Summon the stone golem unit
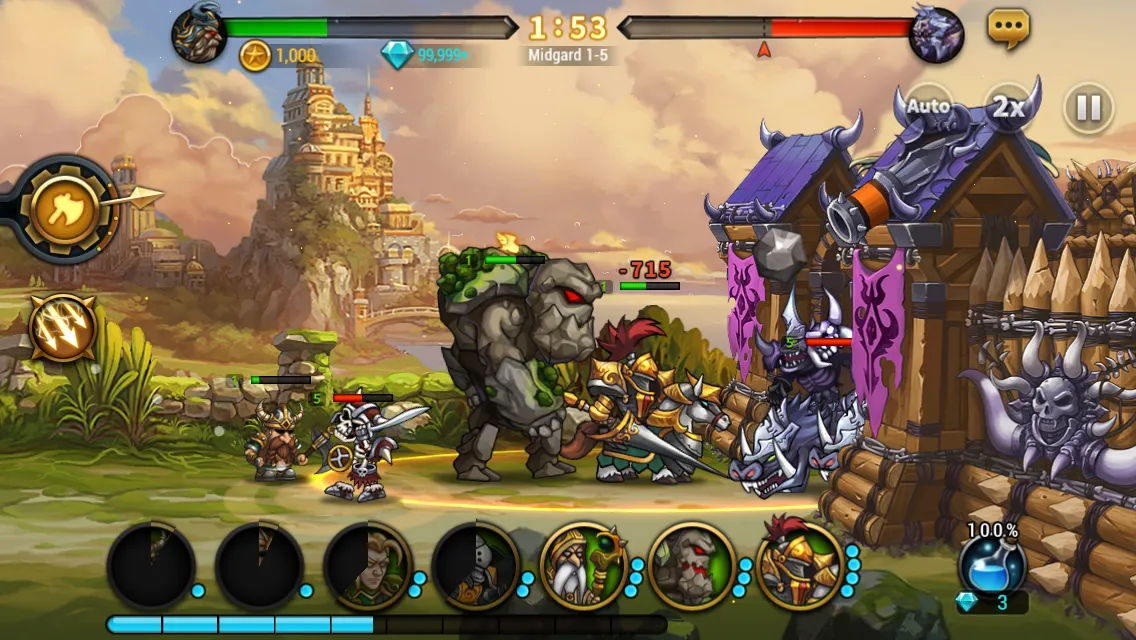 691,567
